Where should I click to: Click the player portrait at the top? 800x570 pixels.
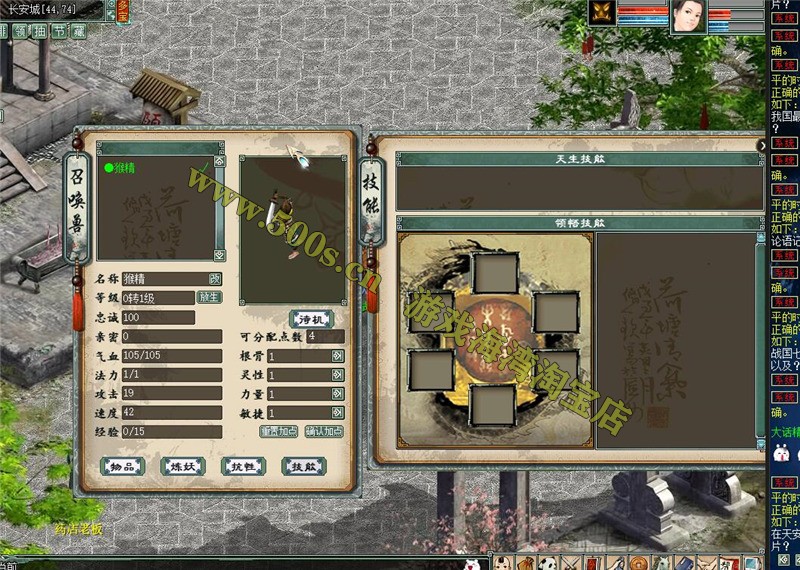coord(687,16)
